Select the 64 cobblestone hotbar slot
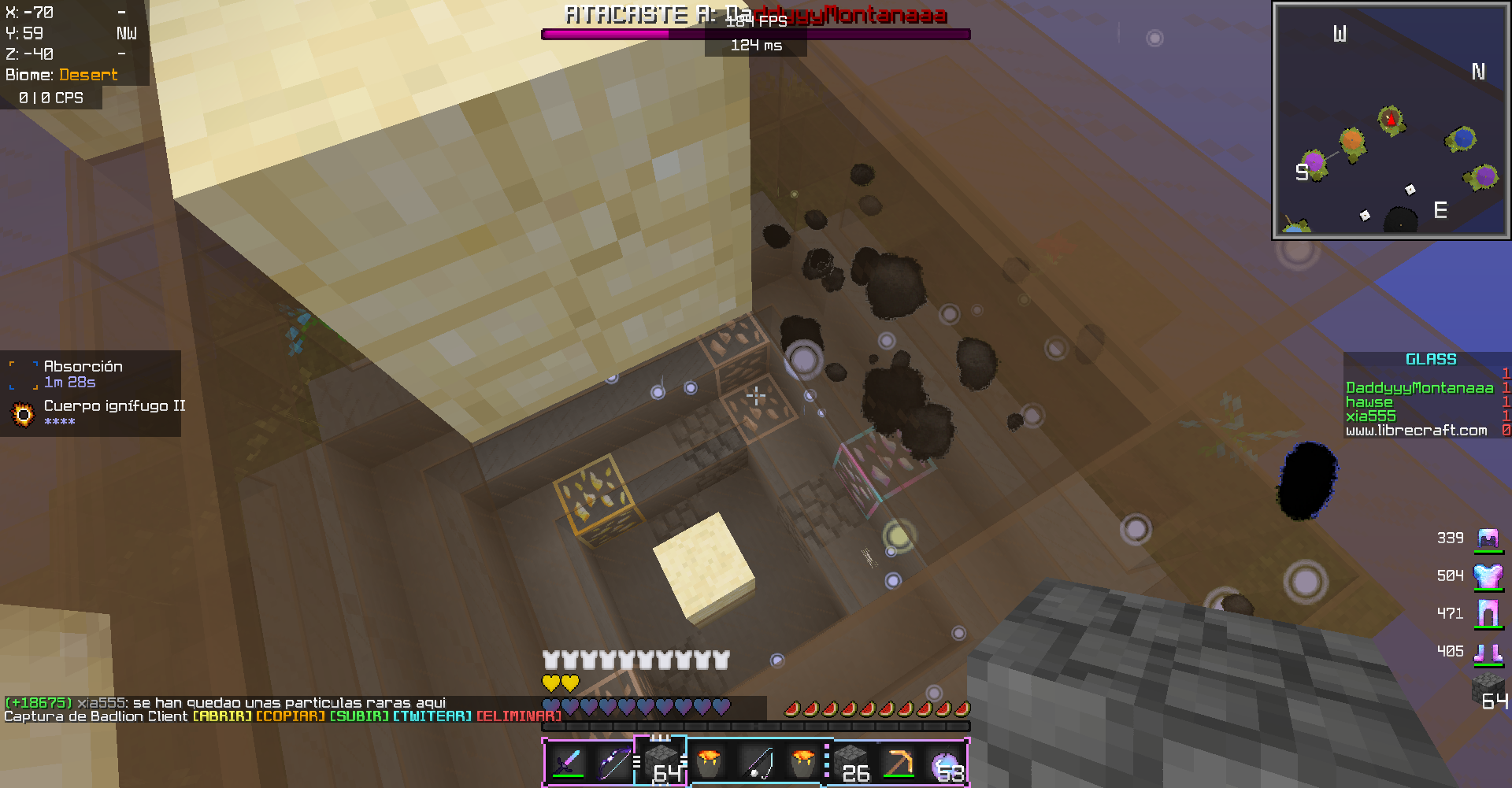This screenshot has height=788, width=1512. [x=661, y=763]
